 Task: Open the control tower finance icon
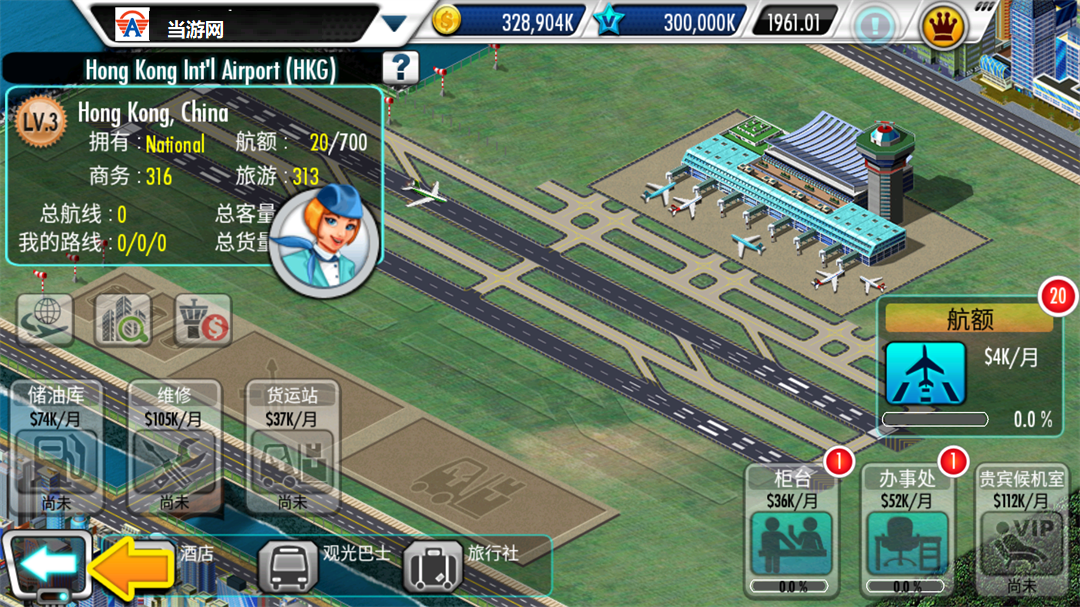click(203, 320)
